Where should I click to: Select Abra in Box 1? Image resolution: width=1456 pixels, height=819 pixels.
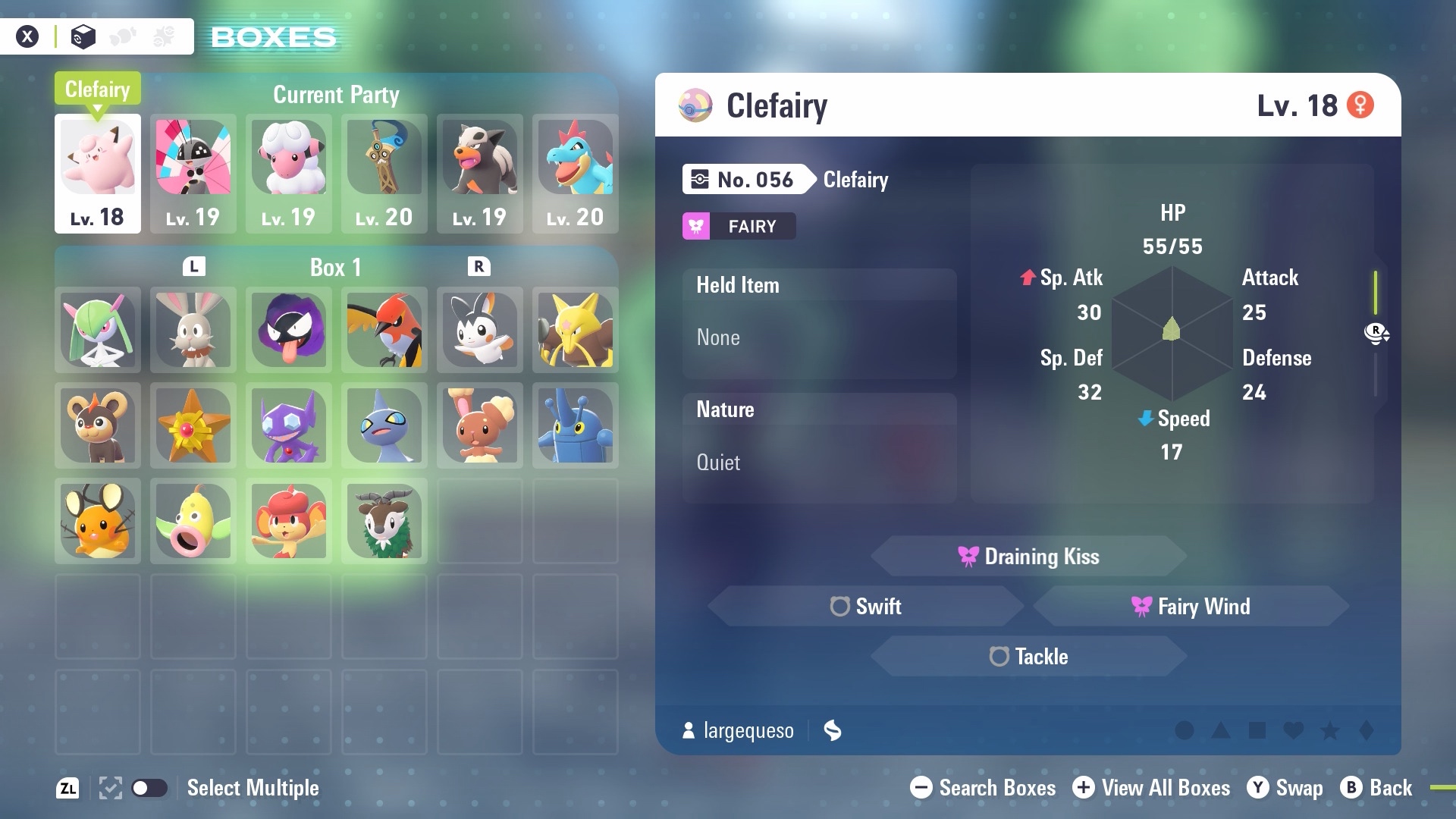click(x=576, y=330)
